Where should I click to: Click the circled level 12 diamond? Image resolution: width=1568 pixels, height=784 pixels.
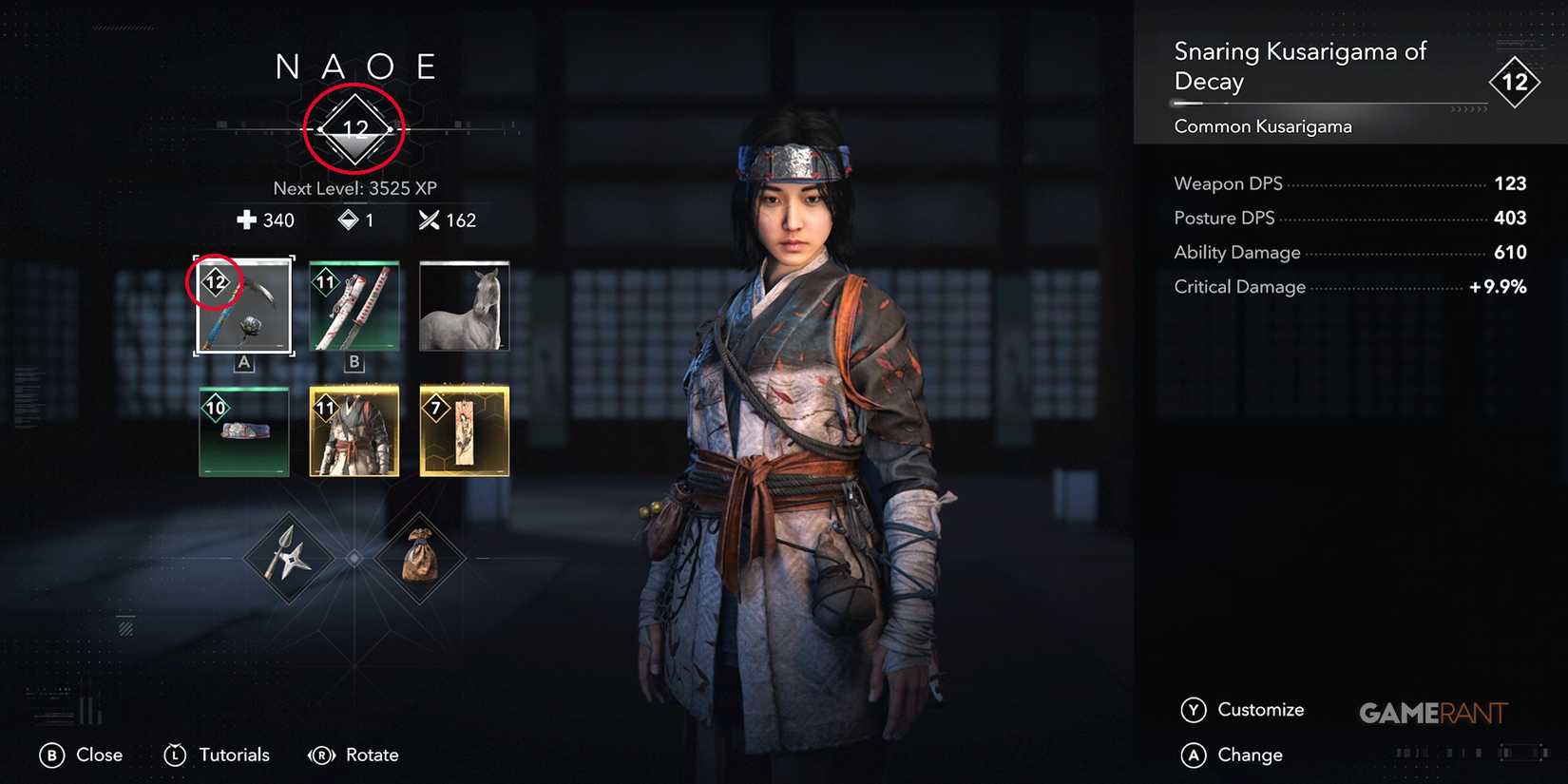[x=353, y=124]
